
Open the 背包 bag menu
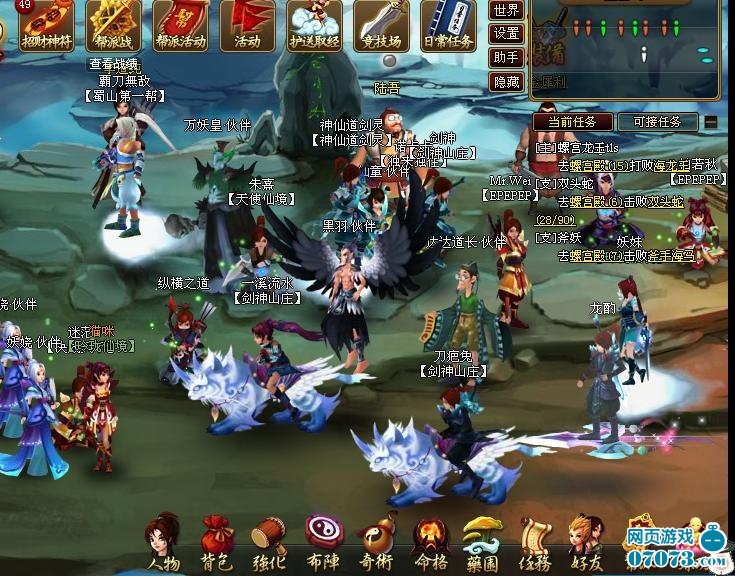pyautogui.click(x=217, y=542)
